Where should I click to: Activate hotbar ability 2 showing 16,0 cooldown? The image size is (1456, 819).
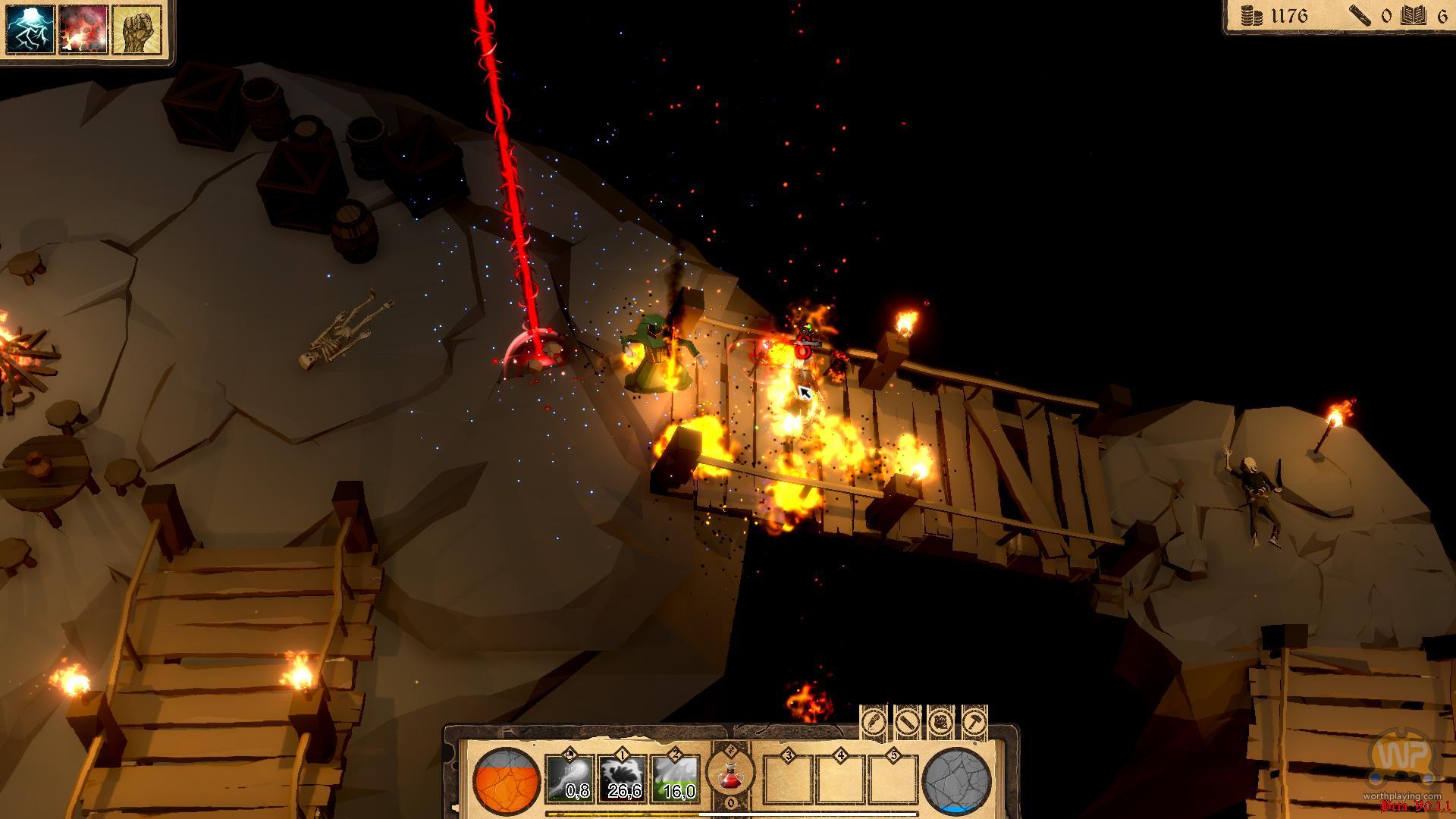[x=676, y=779]
